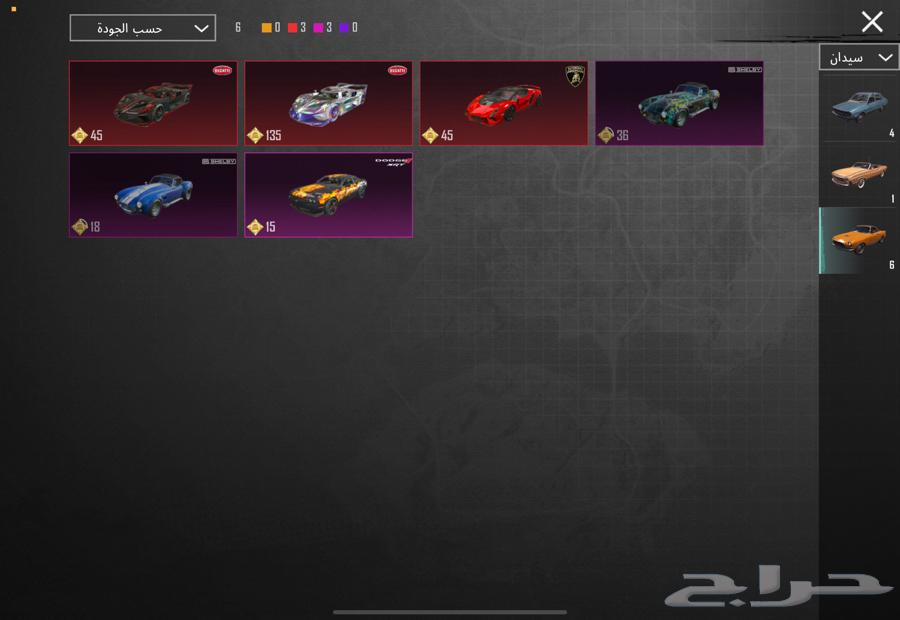This screenshot has height=620, width=900.
Task: Select the black and red Bugatti skin
Action: coord(153,103)
